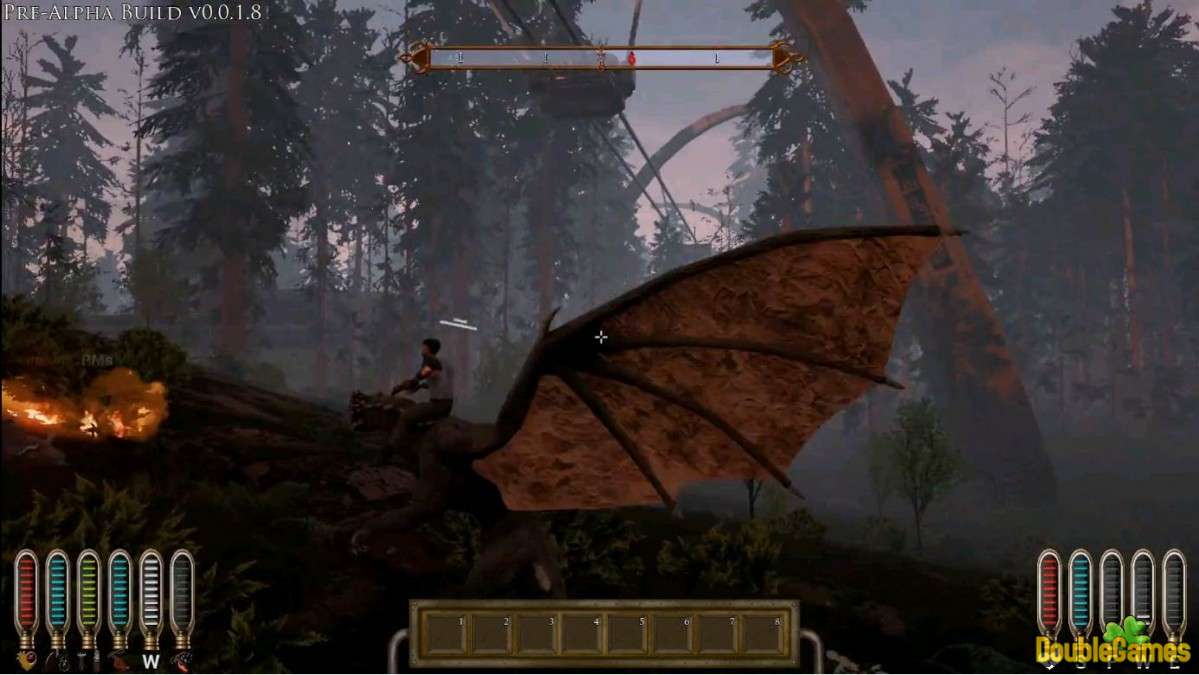Choose hotbar slot number 7

[x=717, y=634]
